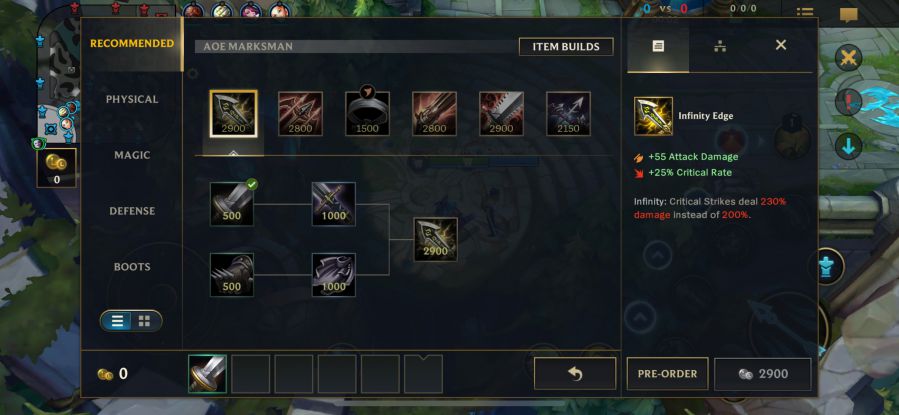Open the chat bubble icon
Image resolution: width=899 pixels, height=415 pixels.
coord(849,16)
